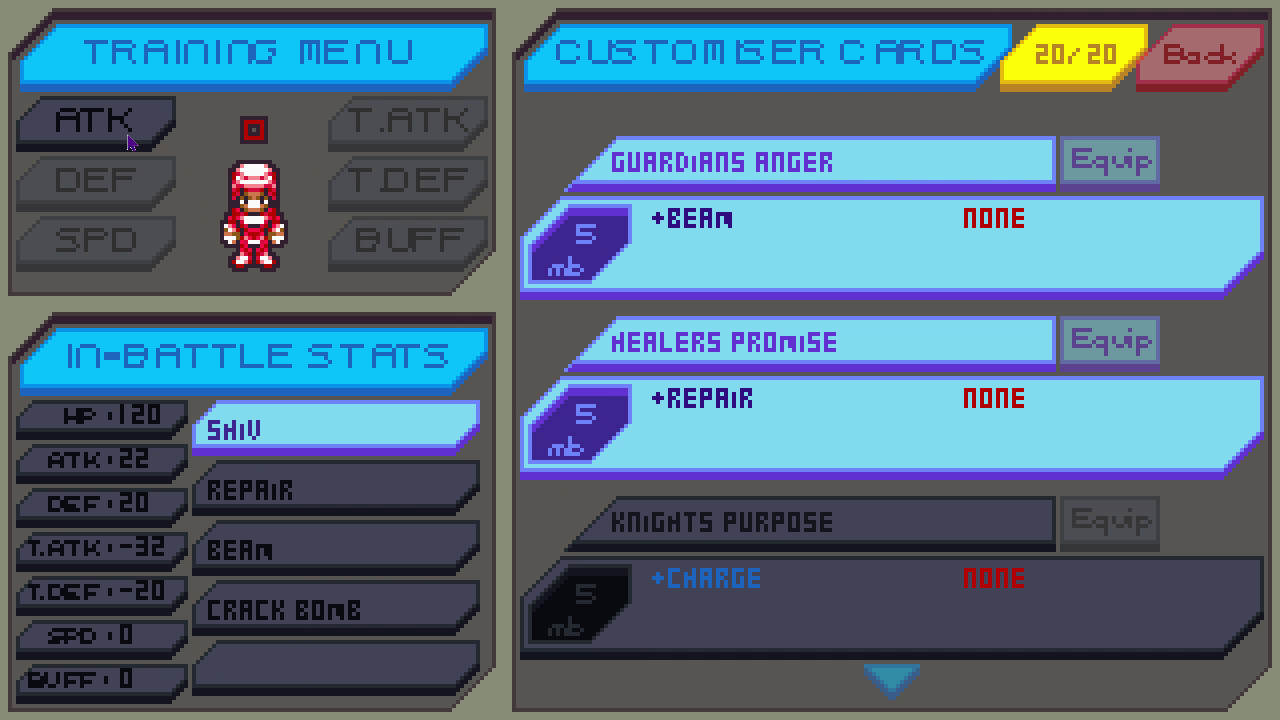Toggle the ATK training stat
This screenshot has height=720, width=1280.
(x=95, y=120)
